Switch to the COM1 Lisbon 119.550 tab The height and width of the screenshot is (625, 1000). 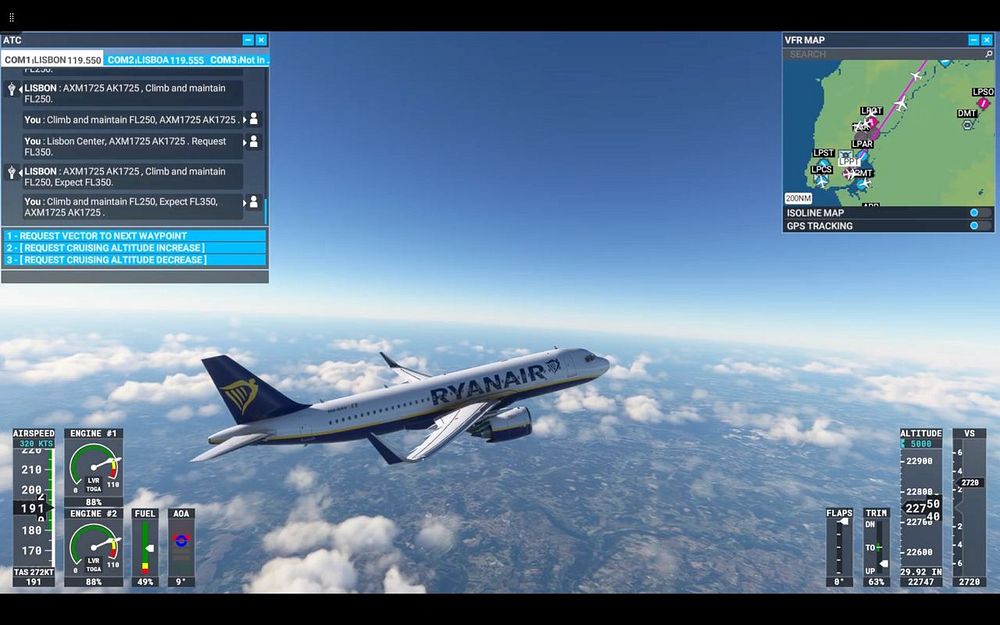pyautogui.click(x=52, y=60)
